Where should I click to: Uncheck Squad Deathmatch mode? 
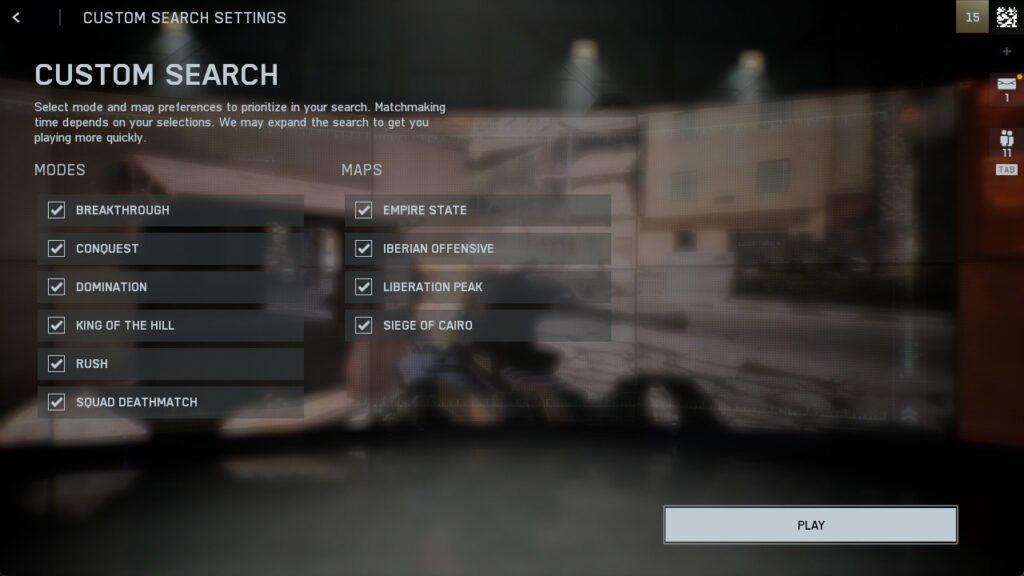pyautogui.click(x=57, y=402)
